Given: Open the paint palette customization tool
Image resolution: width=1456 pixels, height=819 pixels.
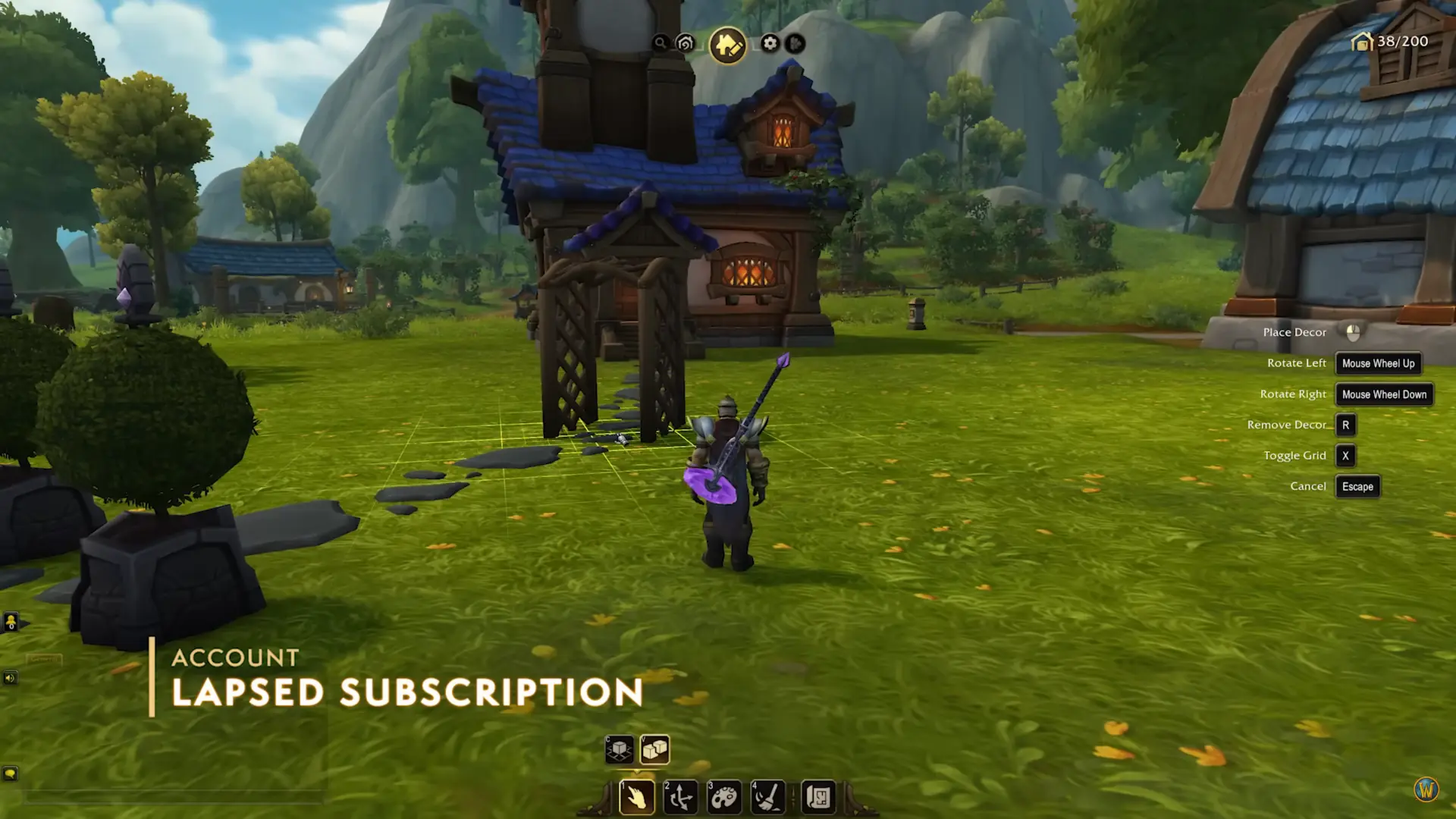Looking at the screenshot, I should click(724, 797).
